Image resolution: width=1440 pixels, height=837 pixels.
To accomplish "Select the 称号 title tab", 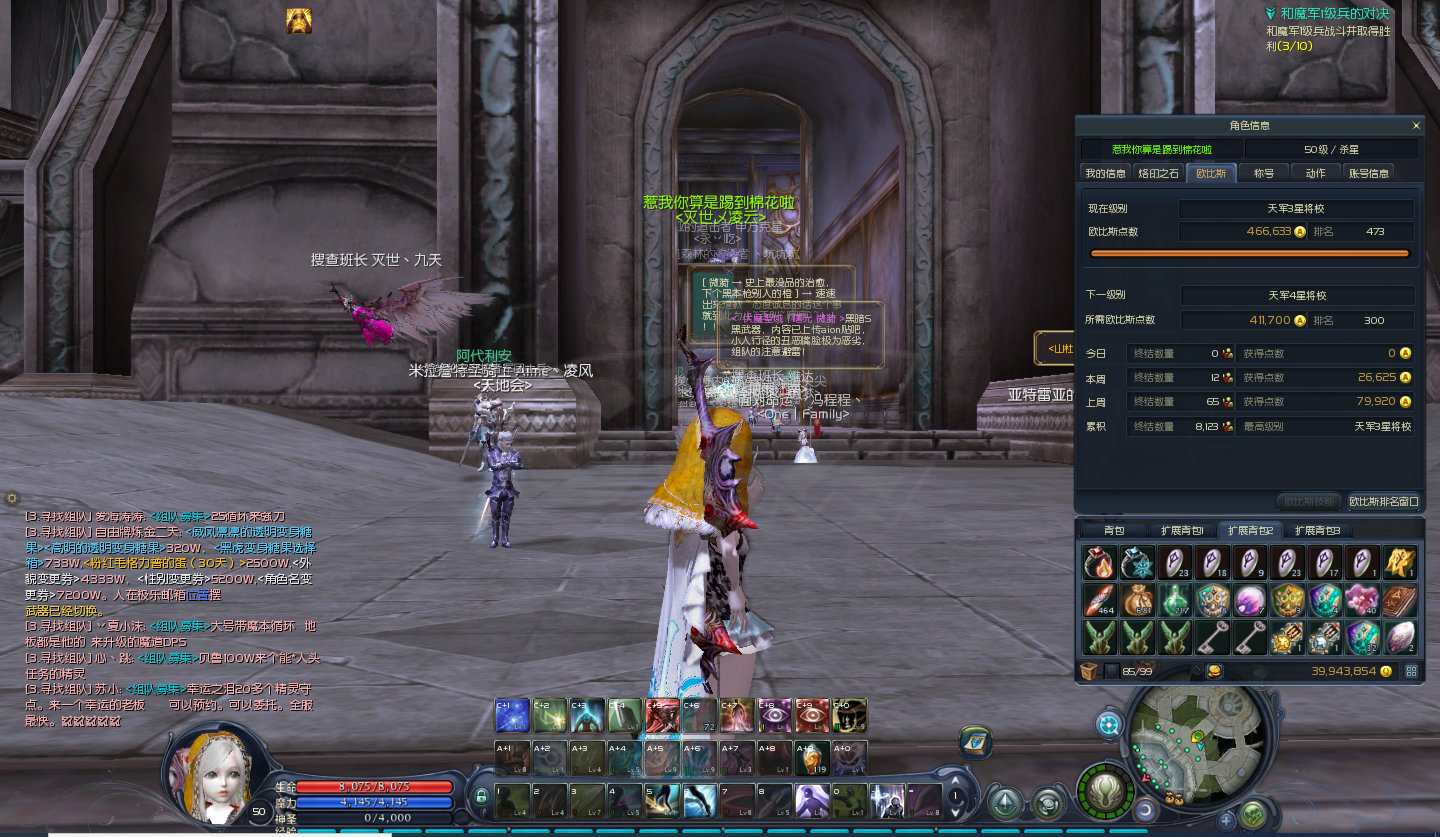I will tap(1264, 173).
